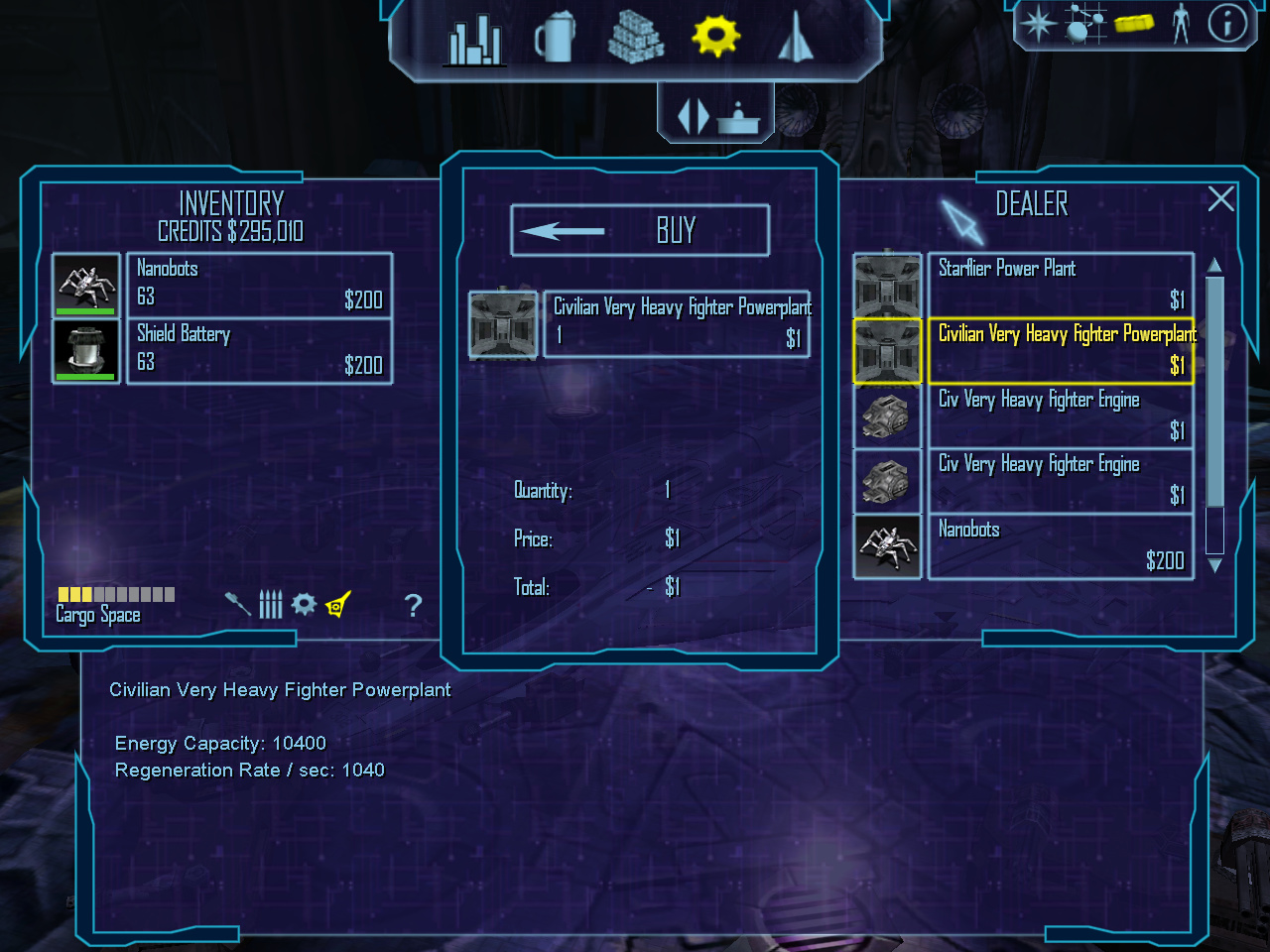The height and width of the screenshot is (952, 1270).
Task: Go to the commodity trader crates icon
Action: coord(635,38)
